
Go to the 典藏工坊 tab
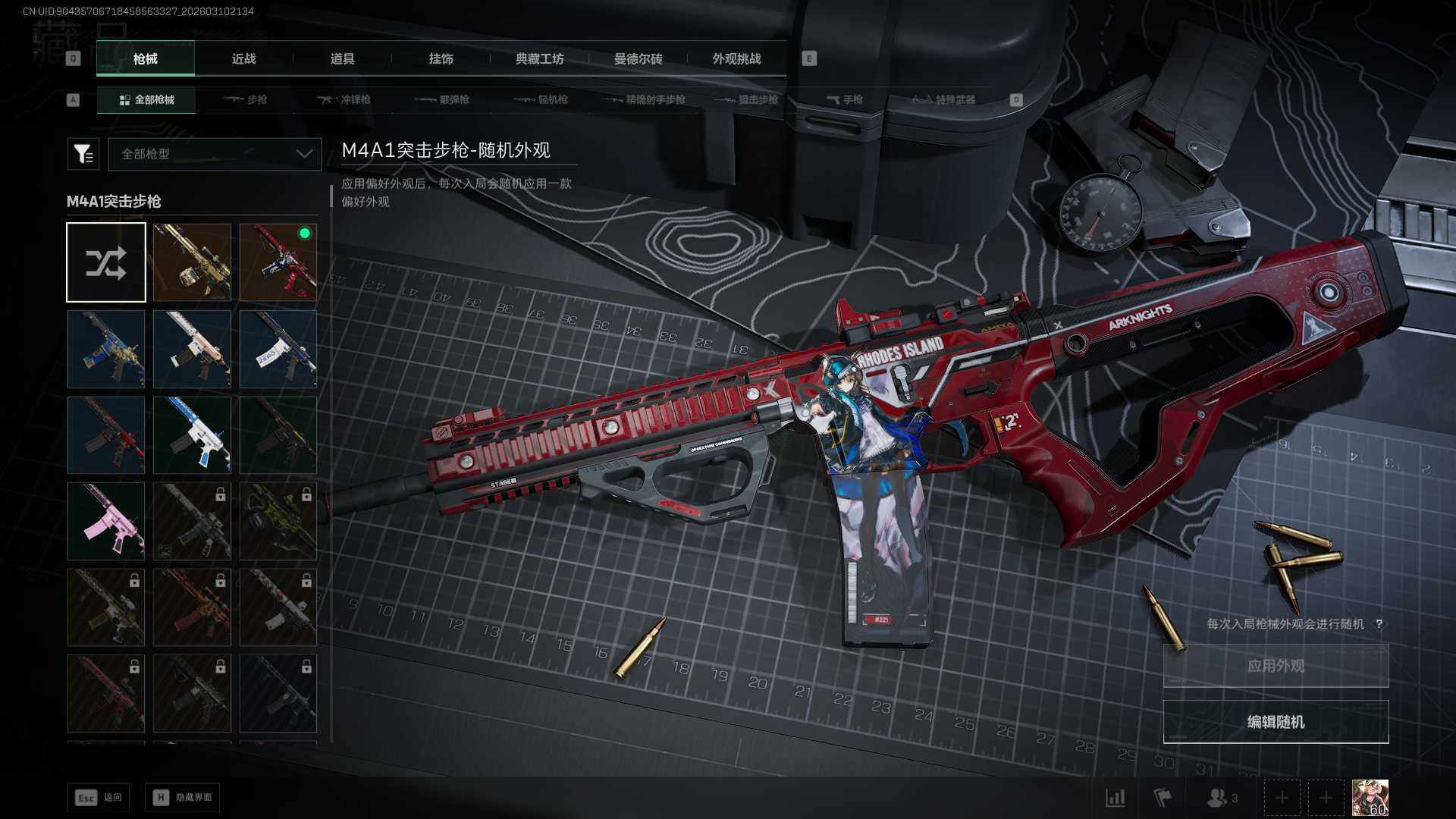click(x=539, y=59)
